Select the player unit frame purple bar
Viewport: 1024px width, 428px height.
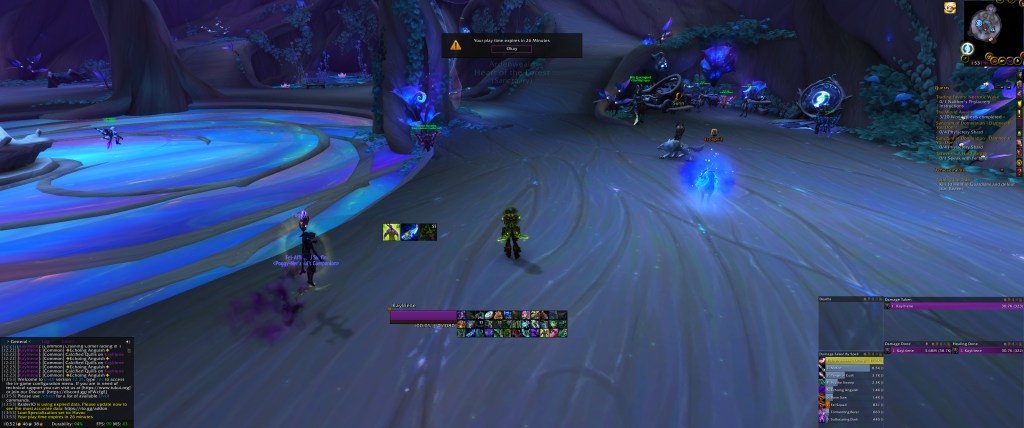(x=423, y=315)
